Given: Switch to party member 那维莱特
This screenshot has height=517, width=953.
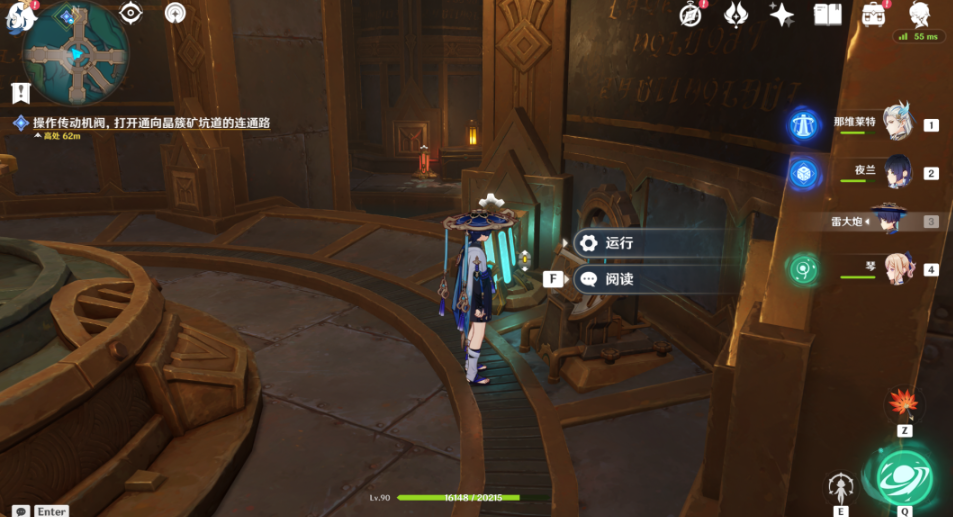Looking at the screenshot, I should pos(897,123).
